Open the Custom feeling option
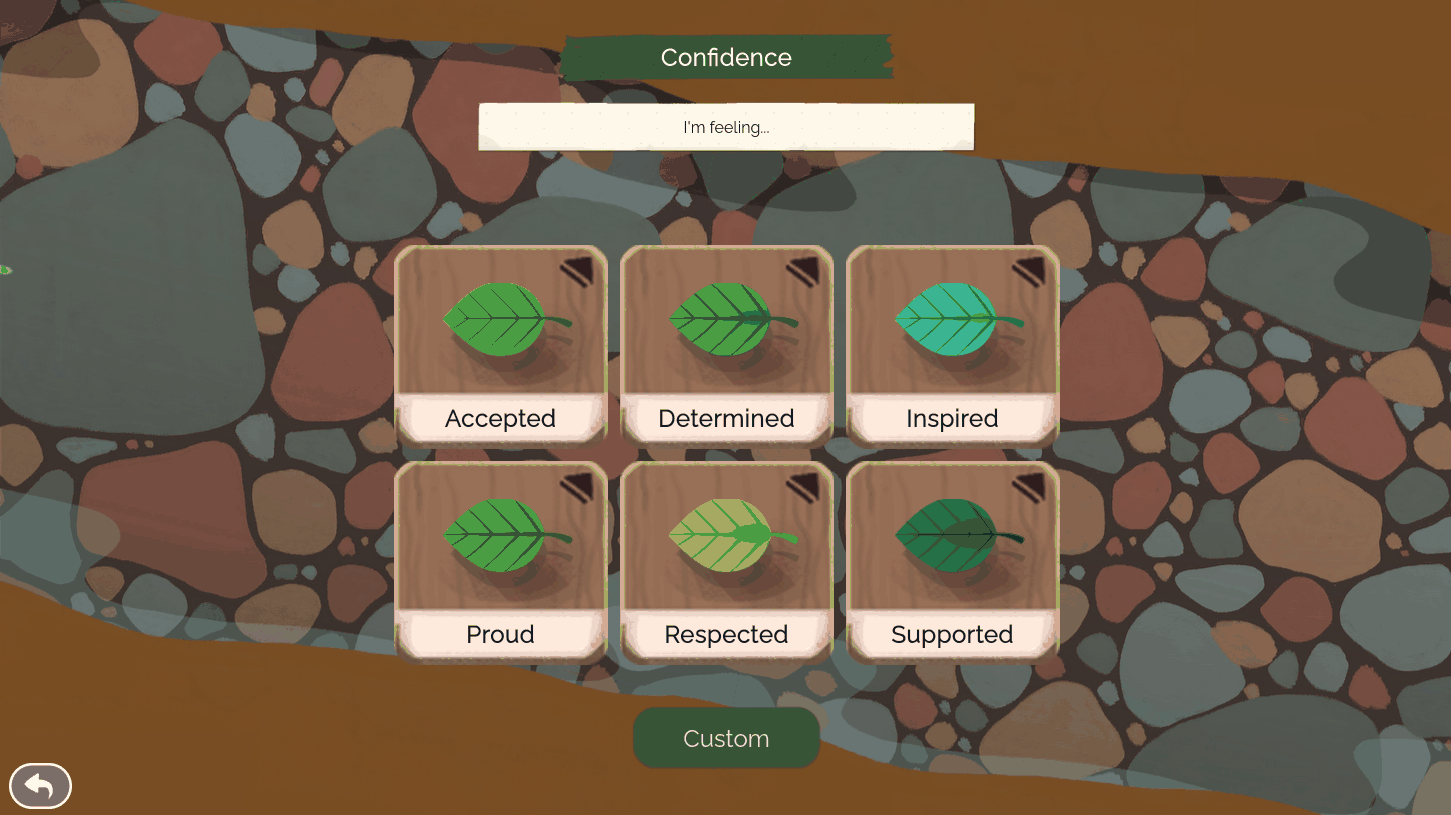 tap(726, 738)
